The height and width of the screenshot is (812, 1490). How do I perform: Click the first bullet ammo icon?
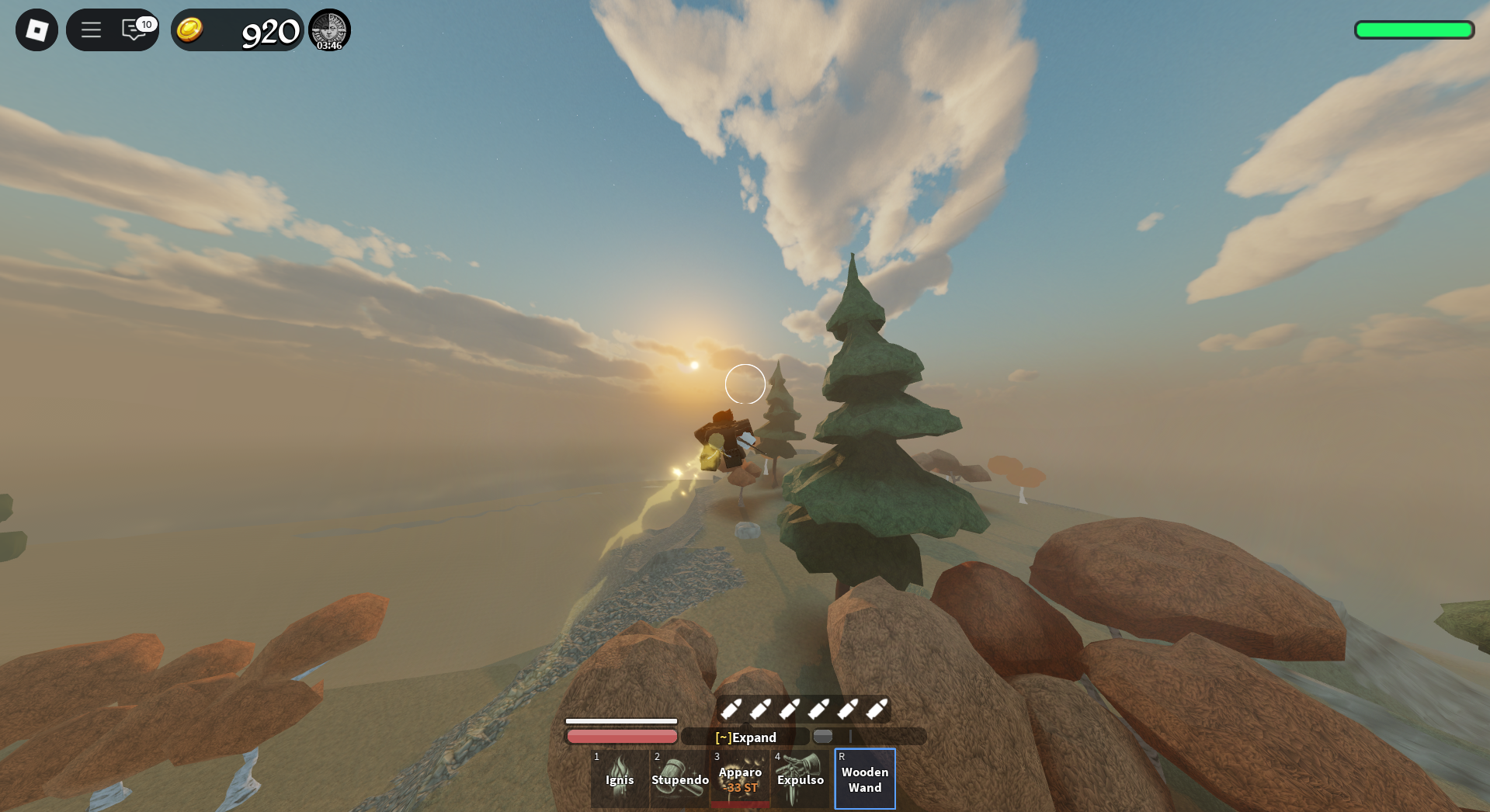733,710
